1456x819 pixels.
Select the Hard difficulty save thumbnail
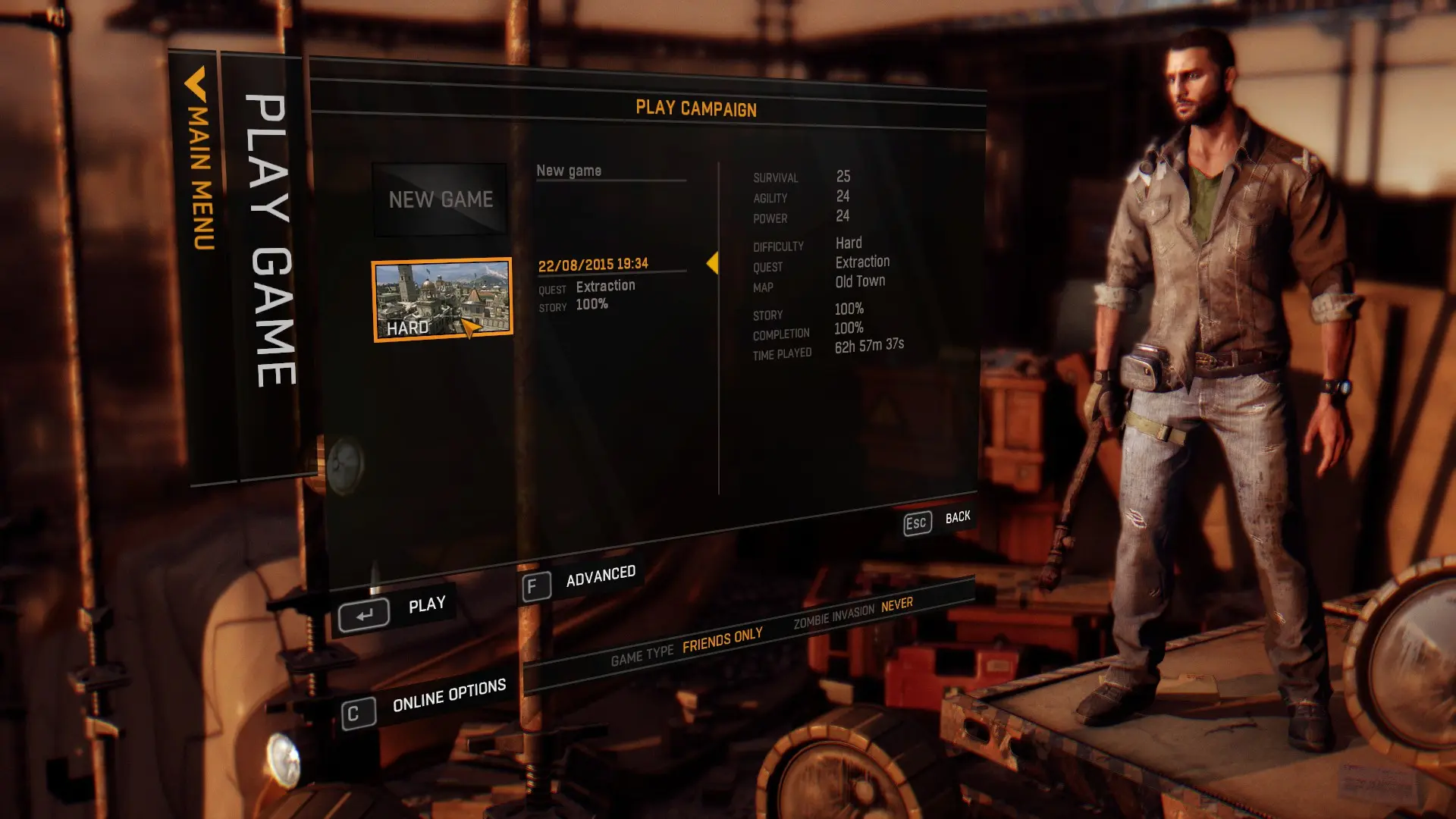(442, 300)
